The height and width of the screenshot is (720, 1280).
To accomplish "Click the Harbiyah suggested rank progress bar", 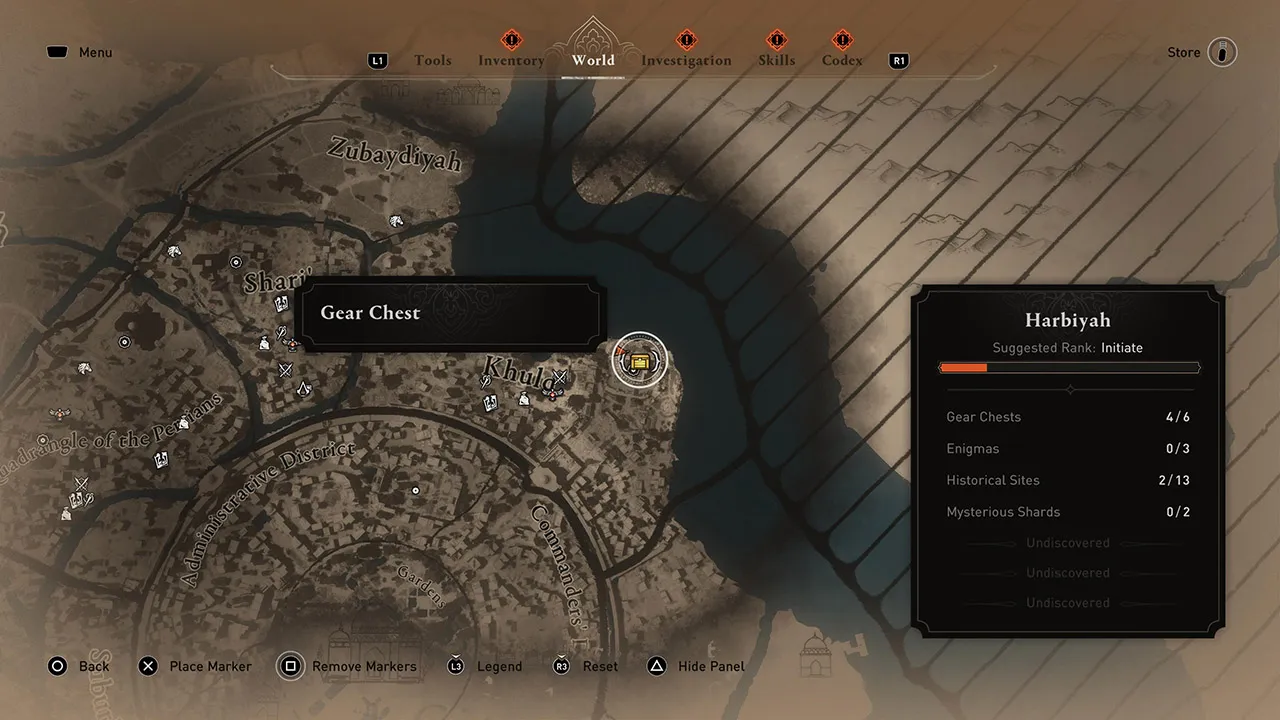I will 1068,367.
